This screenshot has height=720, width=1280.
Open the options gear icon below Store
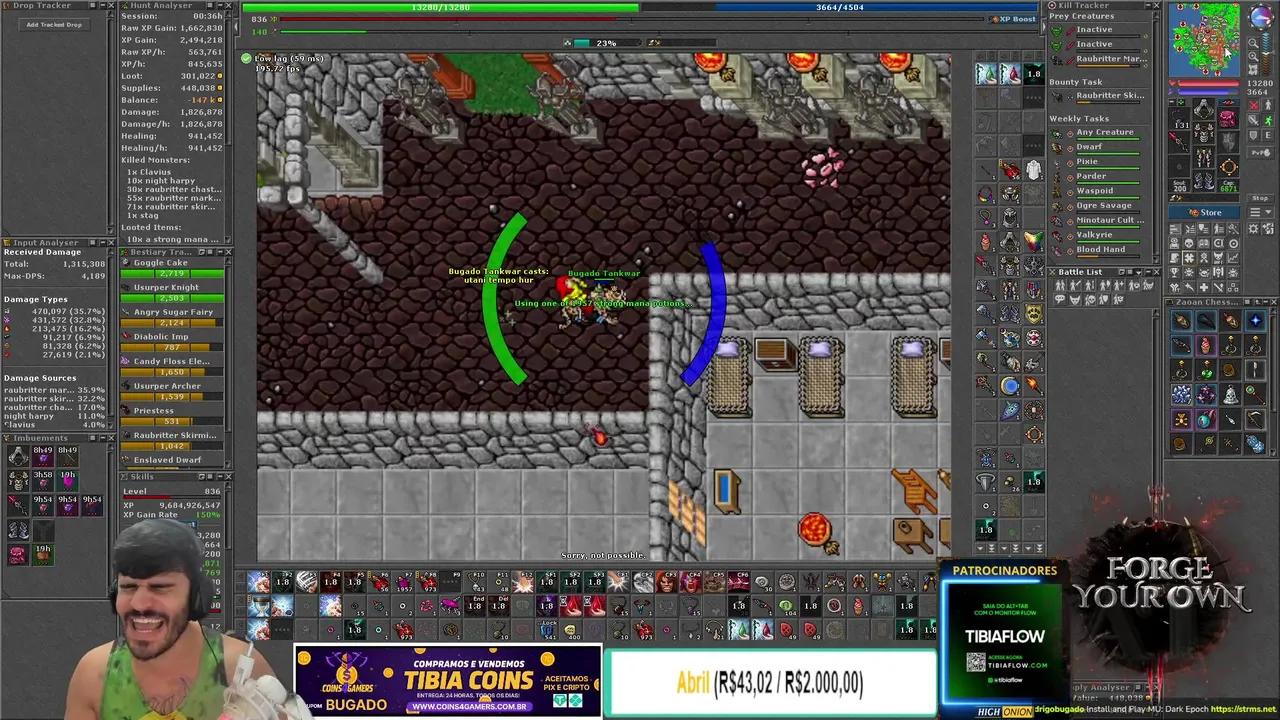(1254, 230)
